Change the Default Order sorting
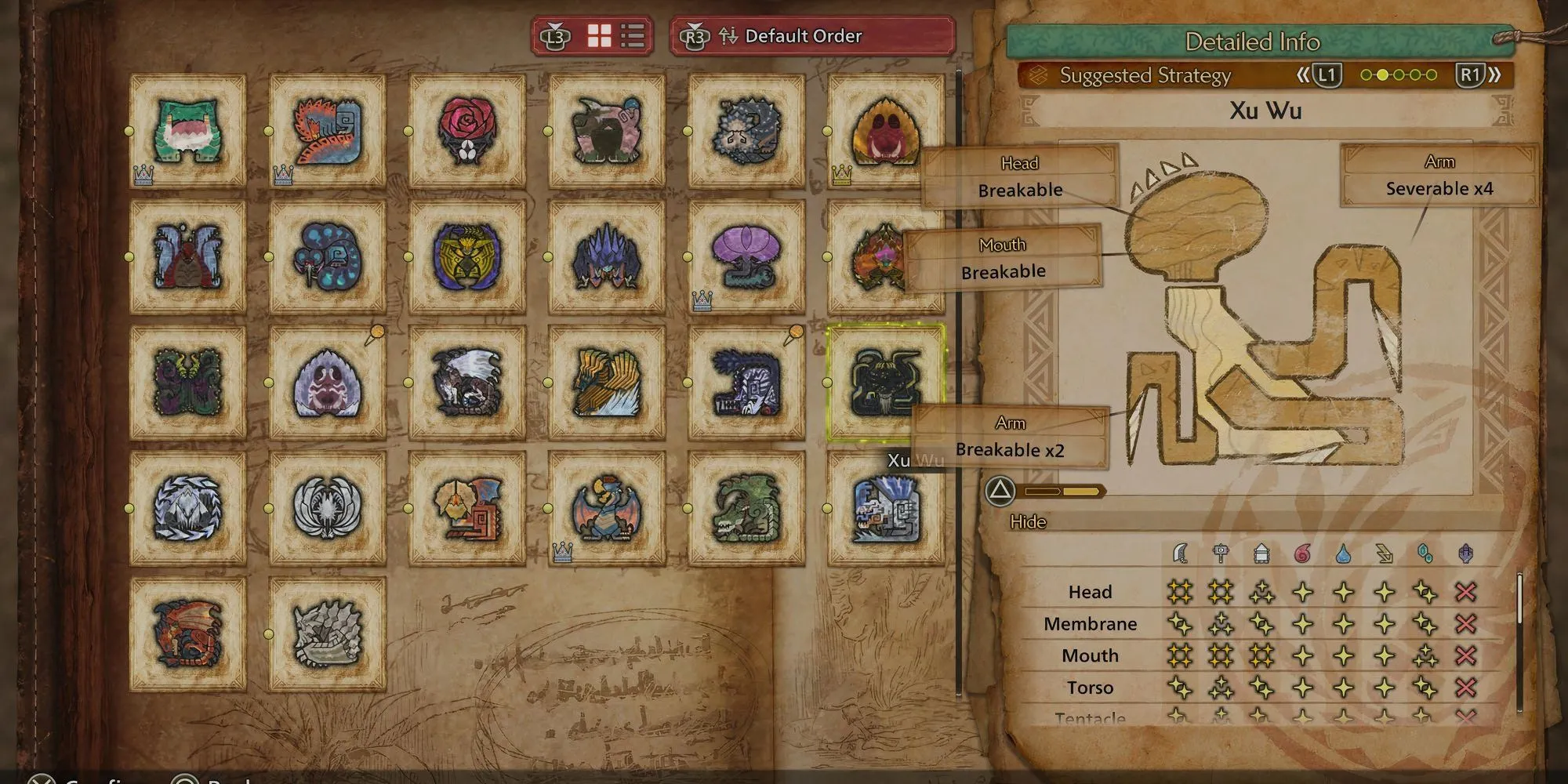The width and height of the screenshot is (1568, 784). 812,36
